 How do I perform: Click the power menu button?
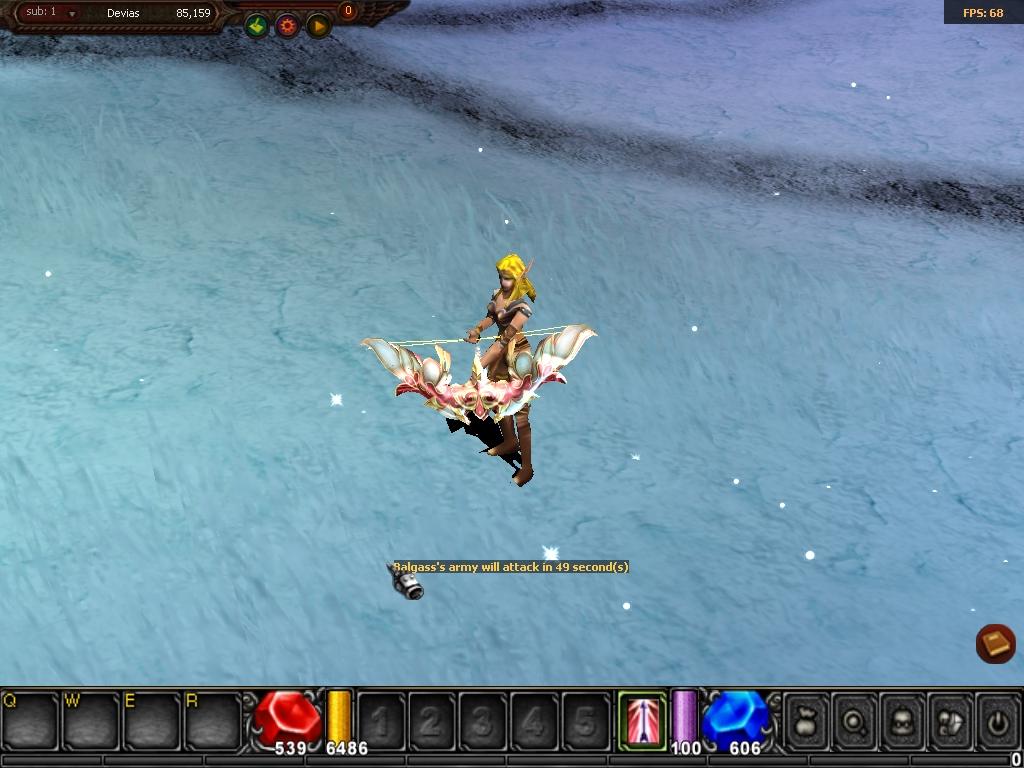click(997, 720)
